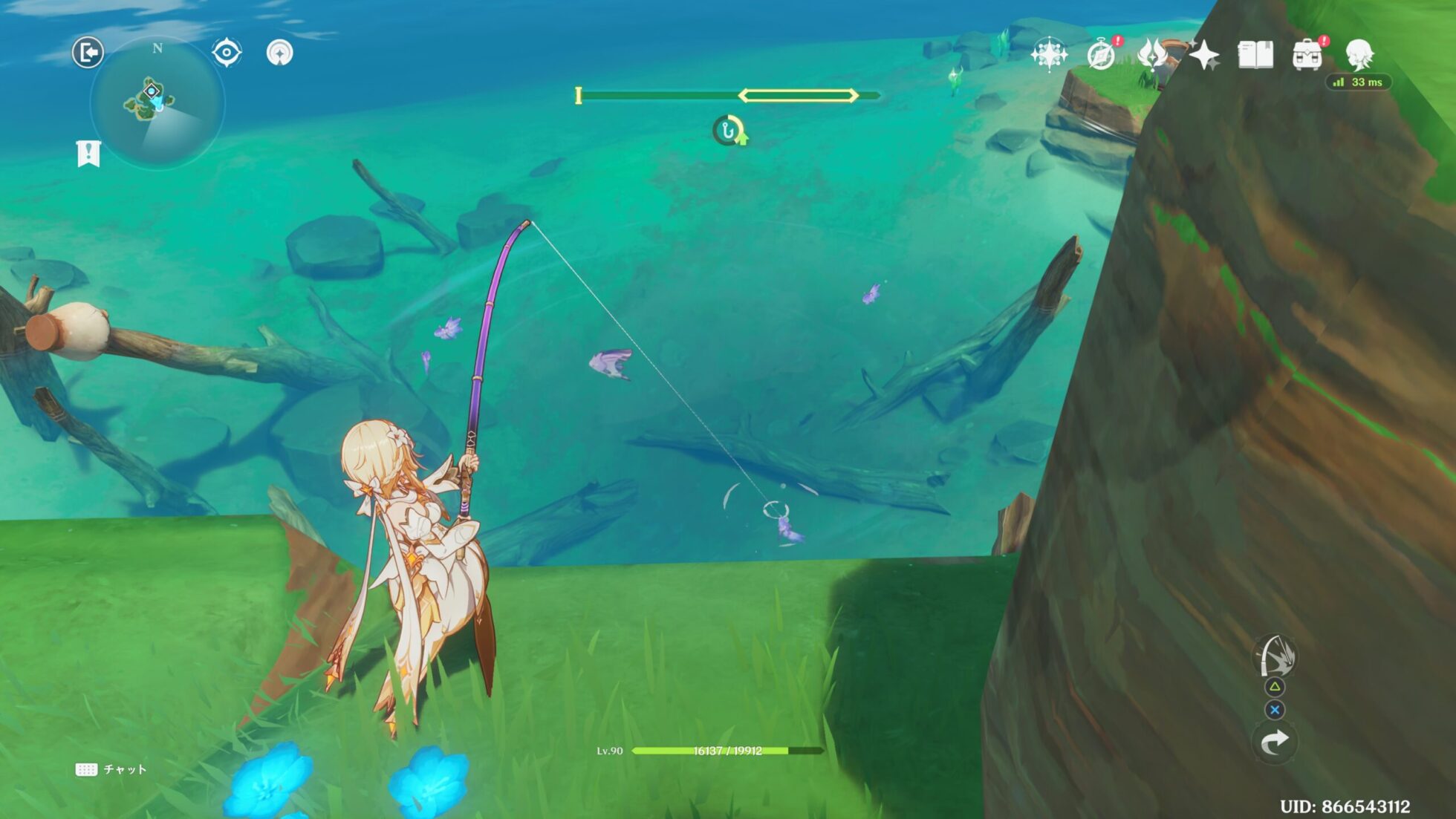Image resolution: width=1456 pixels, height=819 pixels.
Task: Open the four-pointed star Wish icon
Action: [x=1203, y=55]
